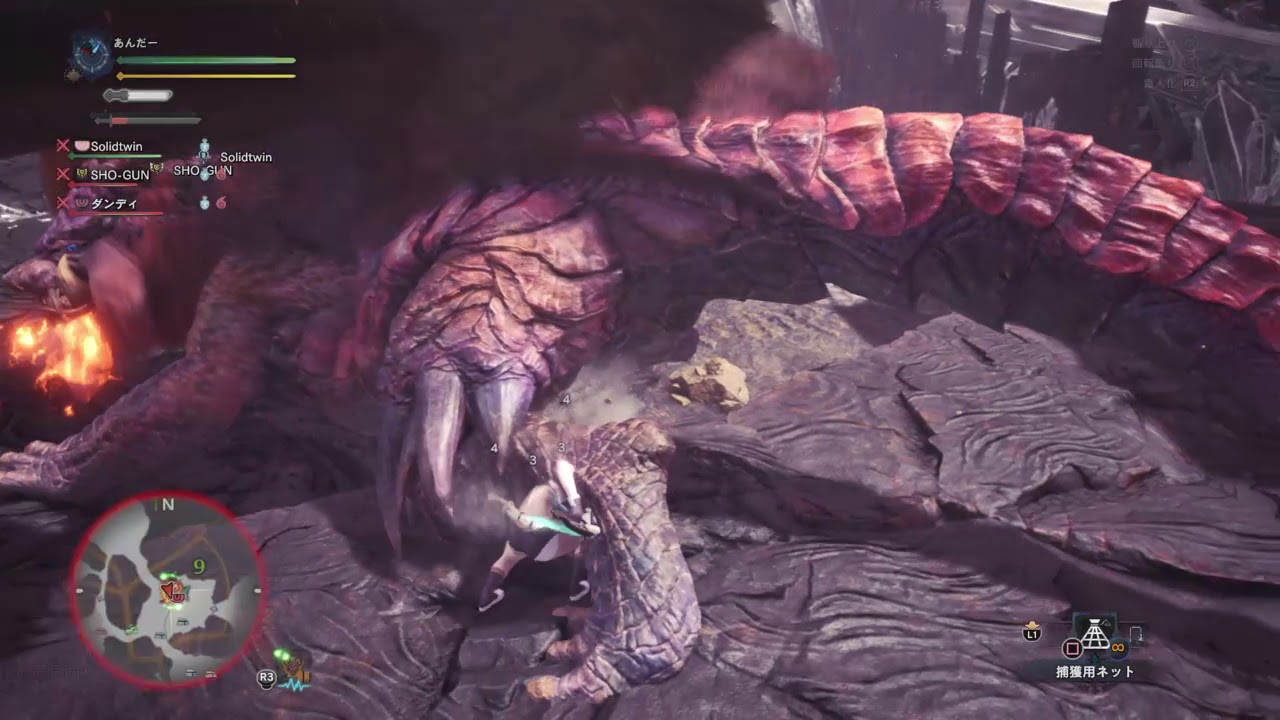Viewport: 1280px width, 720px height.
Task: Toggle the red X next to SHO-GUN
Action: tap(64, 173)
